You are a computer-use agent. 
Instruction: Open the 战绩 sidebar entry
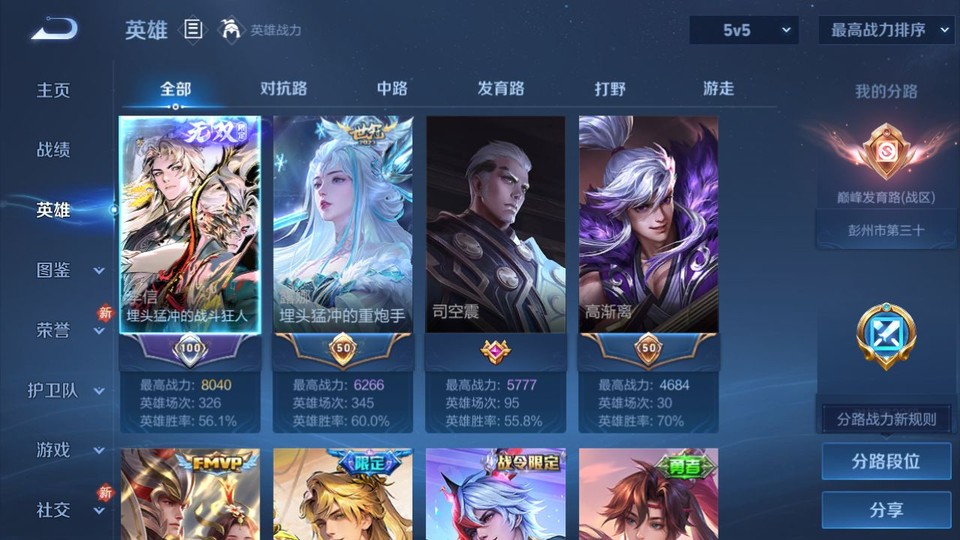click(54, 150)
